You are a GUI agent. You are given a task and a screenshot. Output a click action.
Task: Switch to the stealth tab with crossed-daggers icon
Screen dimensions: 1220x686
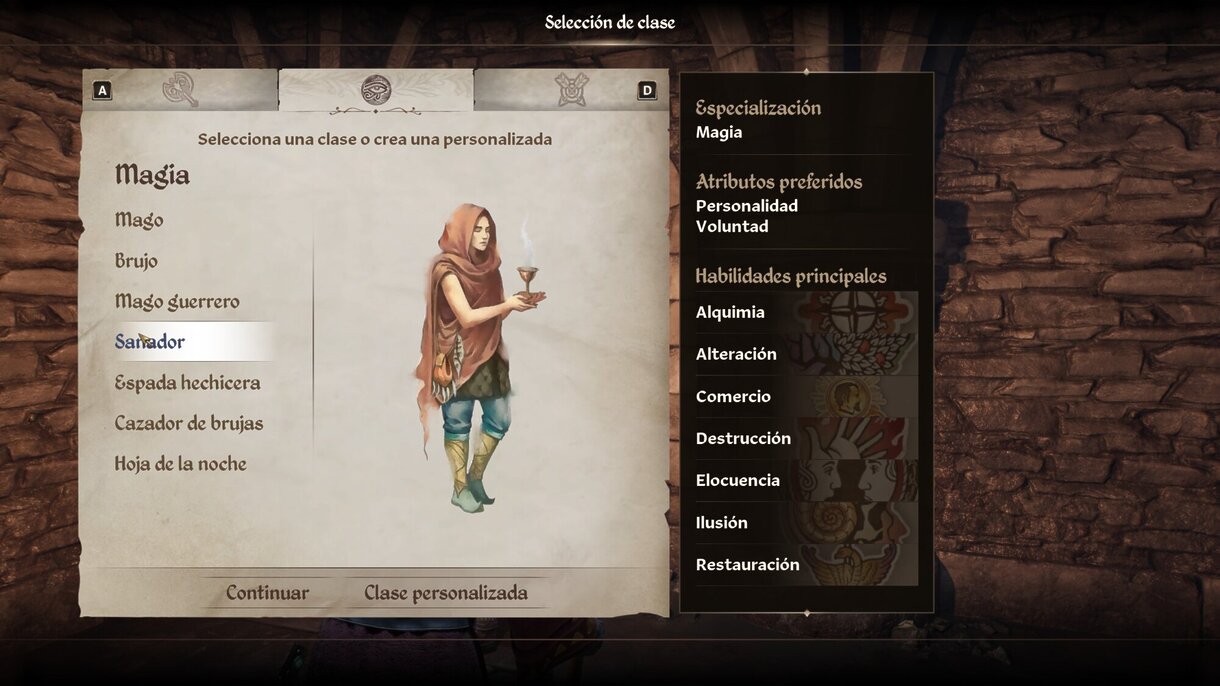(571, 90)
